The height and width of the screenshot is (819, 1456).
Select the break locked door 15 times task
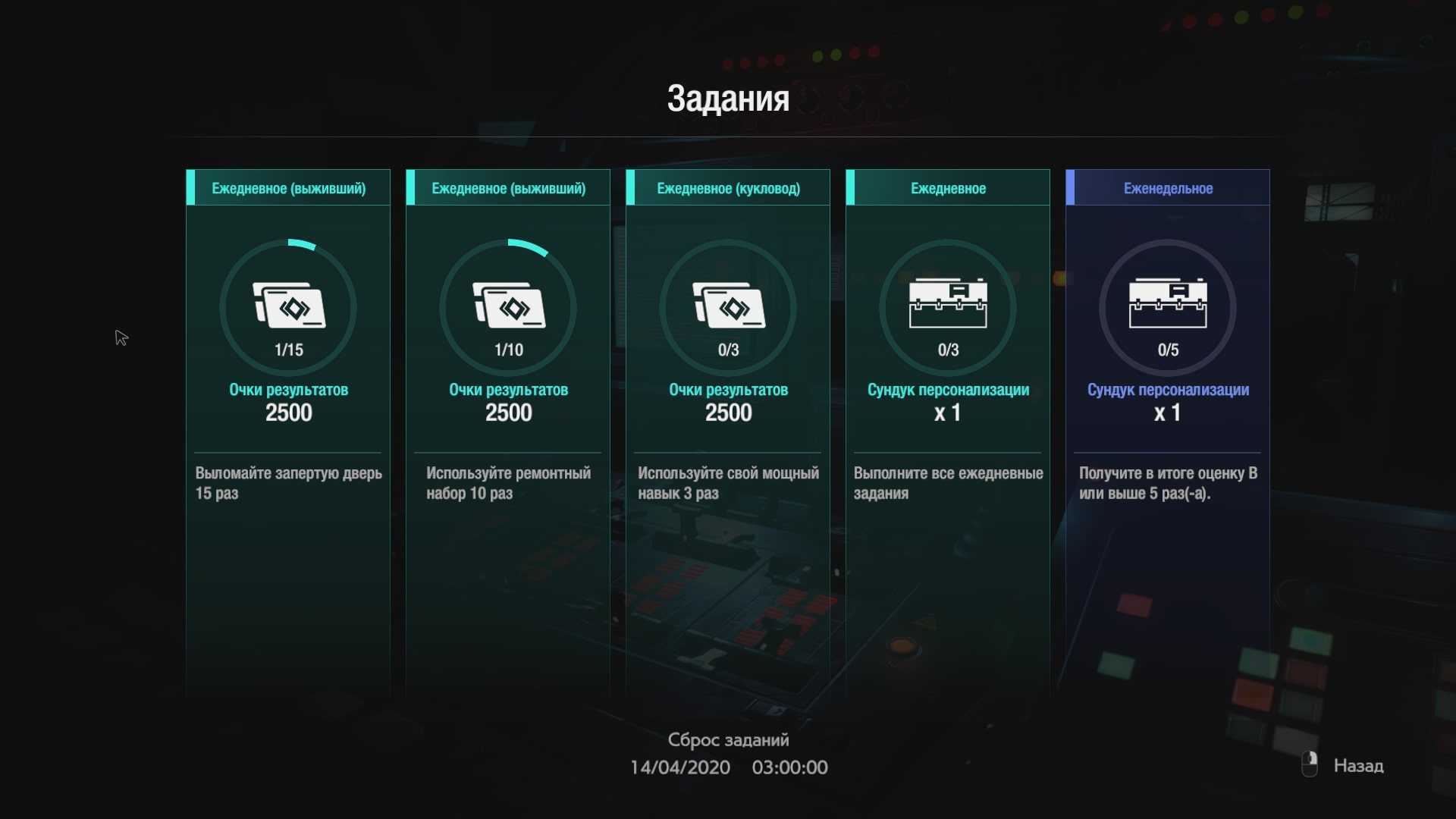288,379
